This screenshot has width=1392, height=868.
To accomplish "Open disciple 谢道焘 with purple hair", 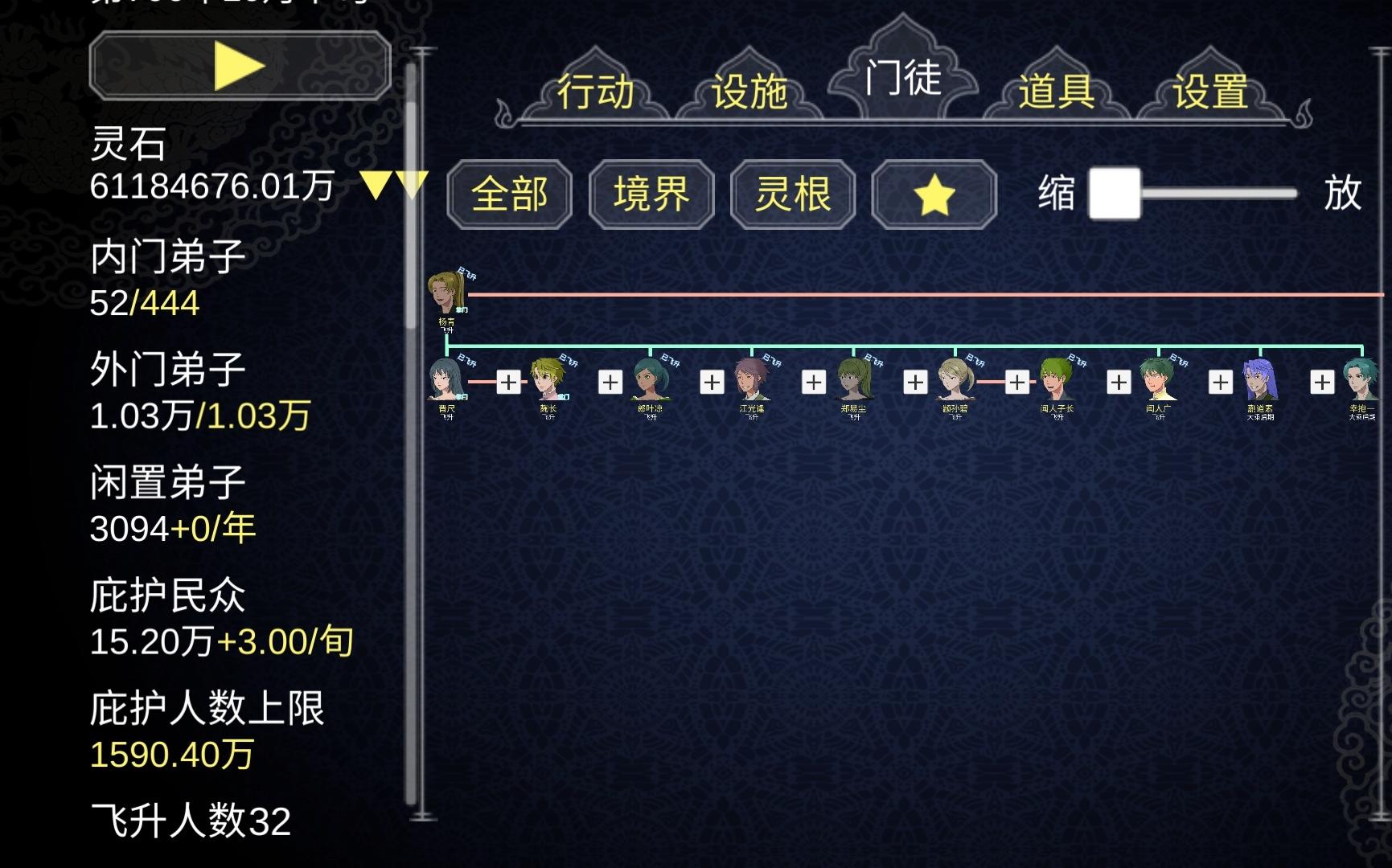I will (1259, 382).
